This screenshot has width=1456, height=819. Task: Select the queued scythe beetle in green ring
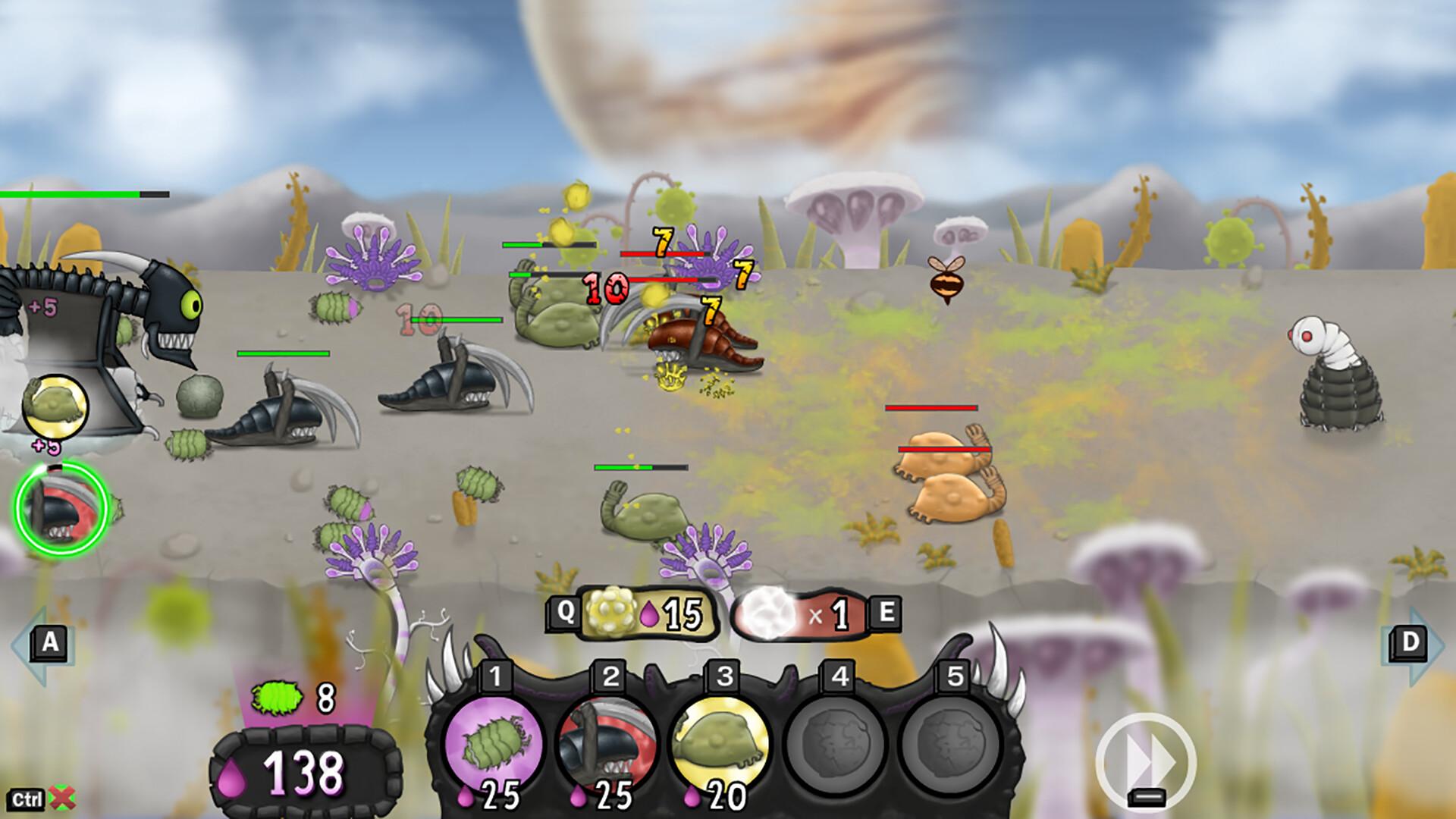click(61, 508)
